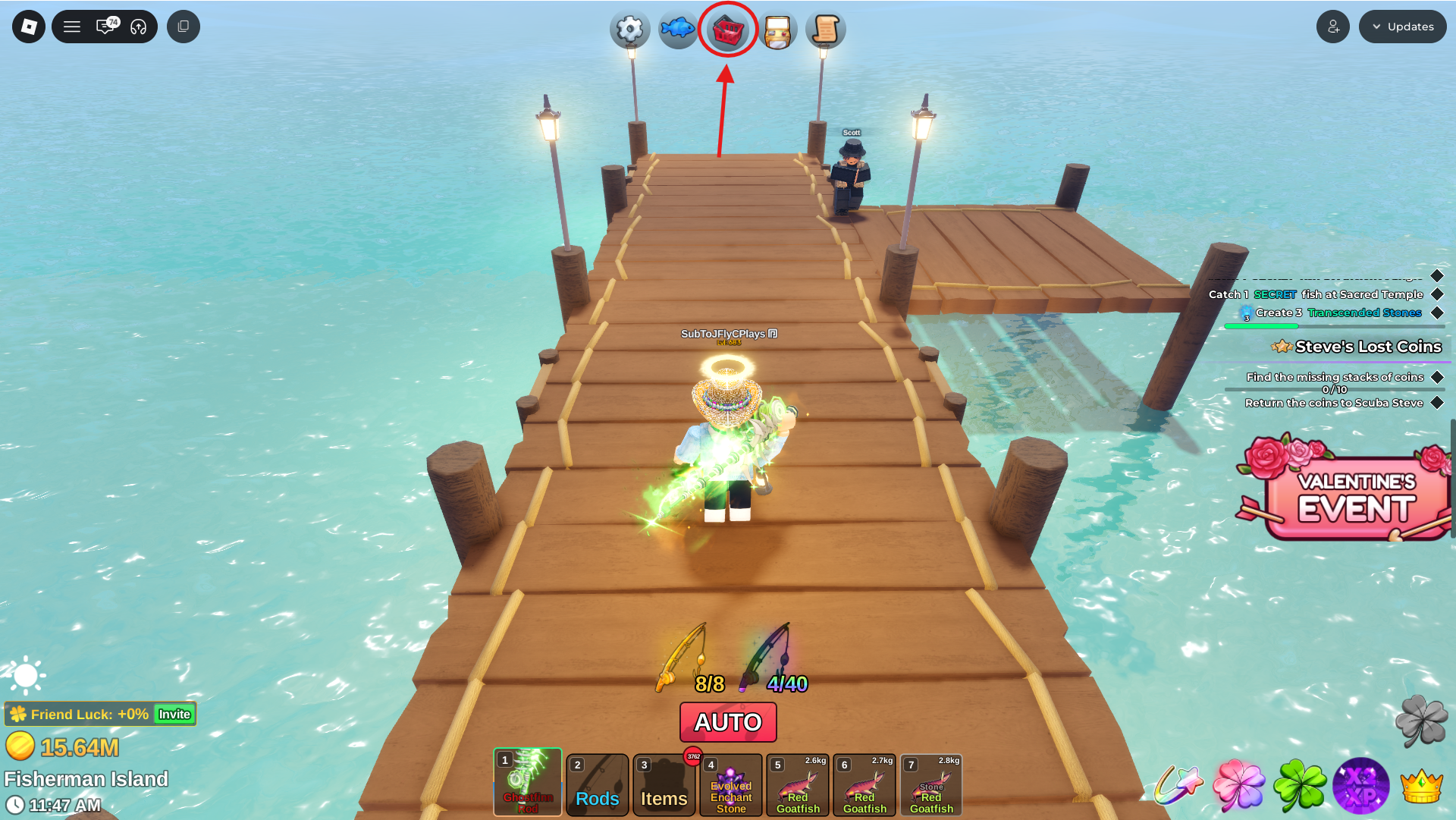Select the Evolved Enchant Stone slot
Screen dimensions: 1456x820
pyautogui.click(x=731, y=785)
